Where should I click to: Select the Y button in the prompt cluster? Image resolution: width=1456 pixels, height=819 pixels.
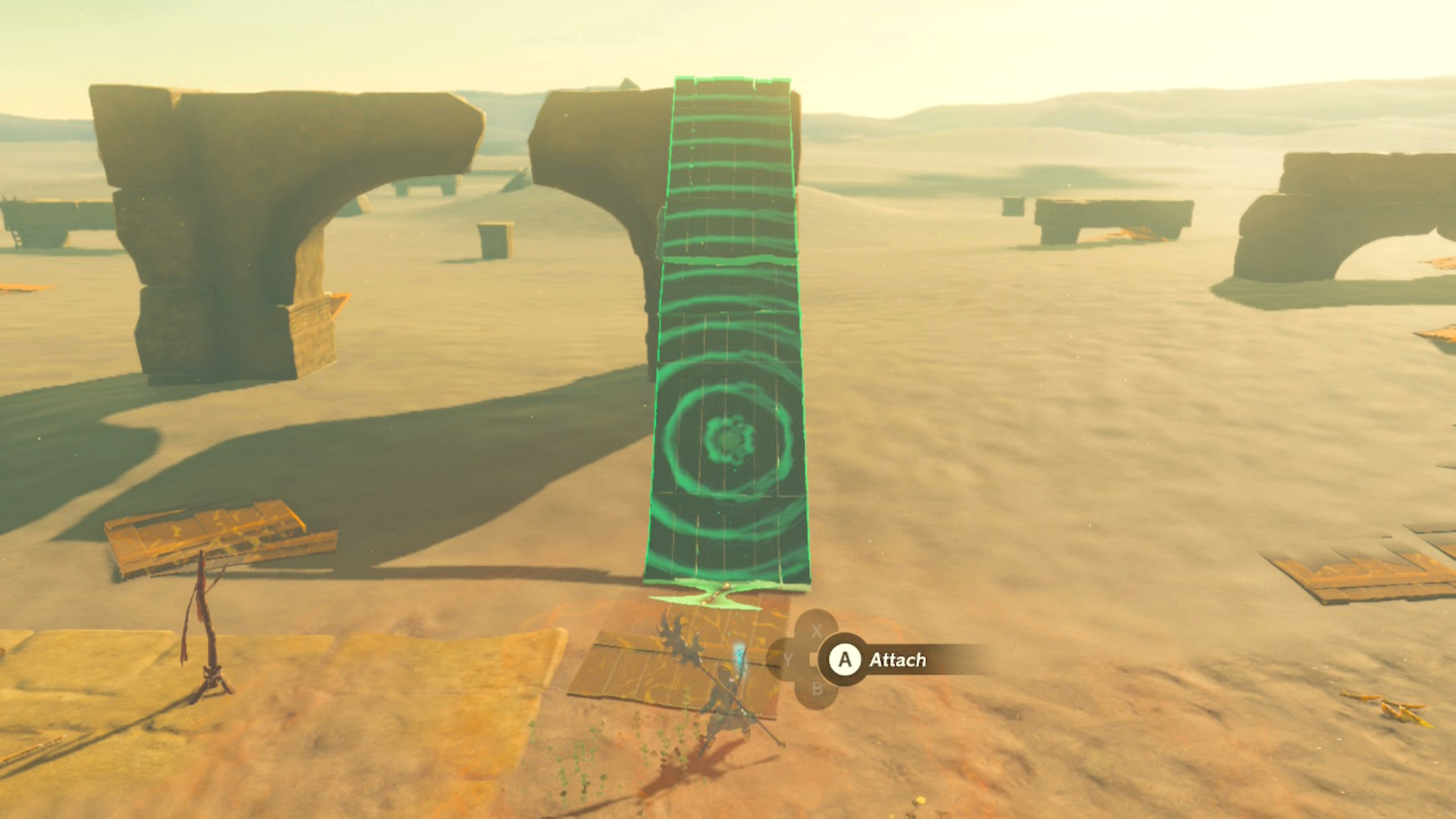point(790,659)
